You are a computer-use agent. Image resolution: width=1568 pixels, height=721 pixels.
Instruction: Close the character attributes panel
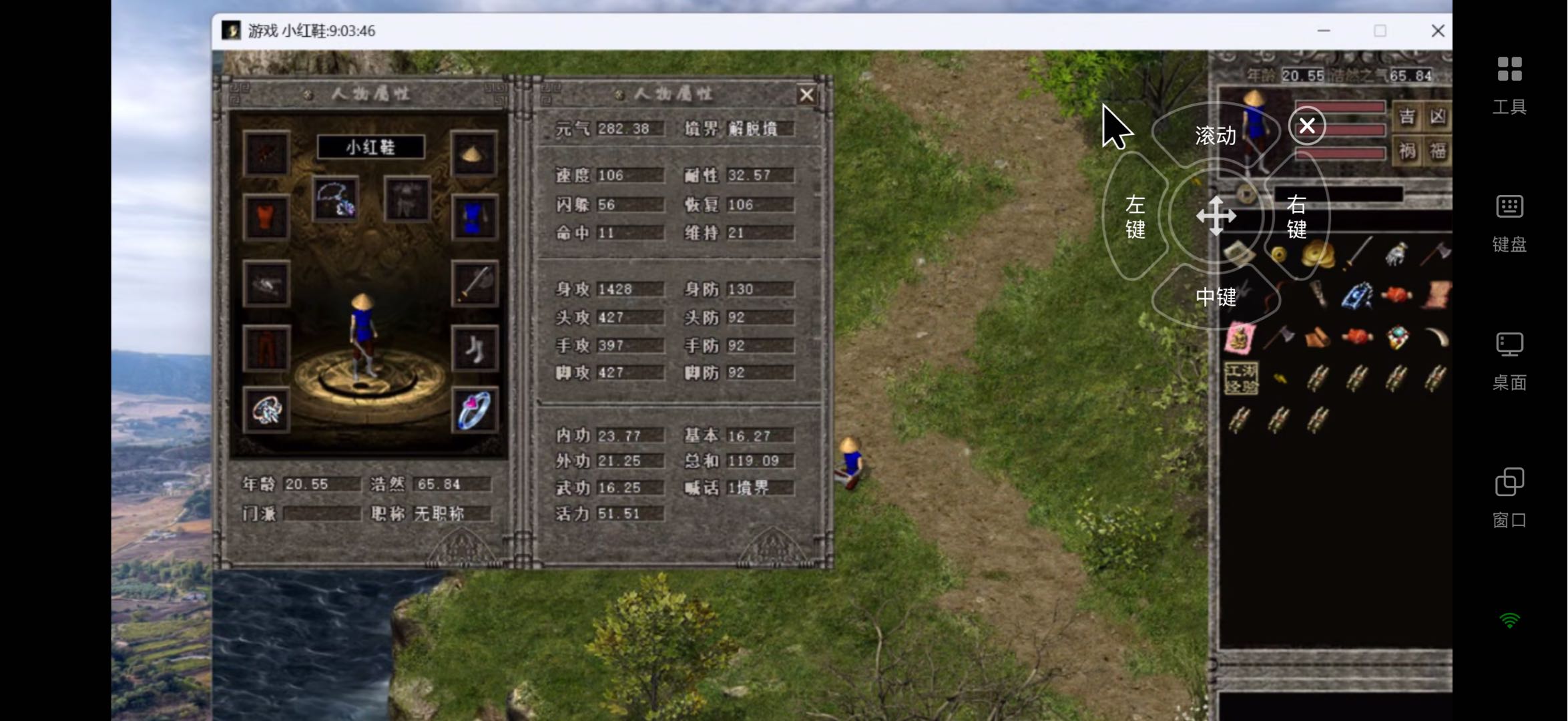click(x=806, y=95)
